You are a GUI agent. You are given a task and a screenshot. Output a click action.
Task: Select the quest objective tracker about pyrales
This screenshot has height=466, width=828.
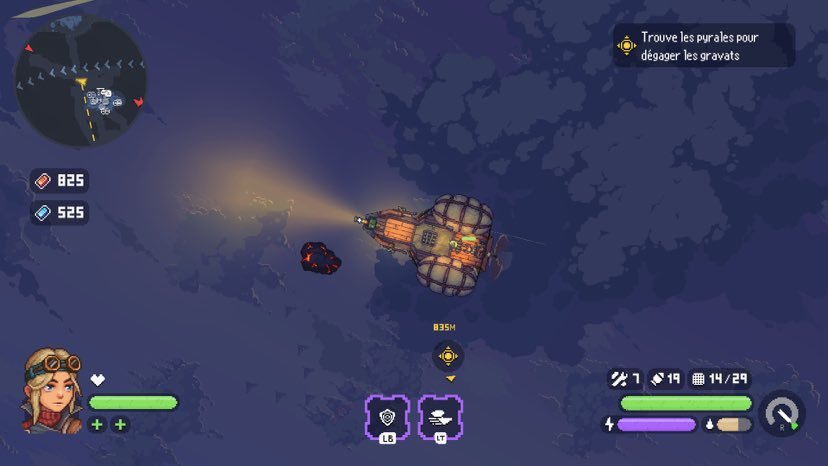(x=703, y=45)
